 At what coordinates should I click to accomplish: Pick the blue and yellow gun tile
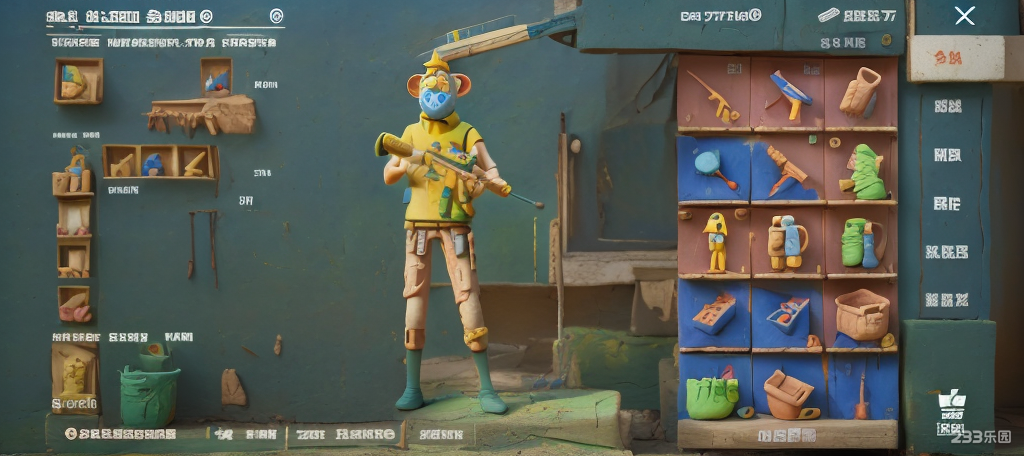[788, 95]
